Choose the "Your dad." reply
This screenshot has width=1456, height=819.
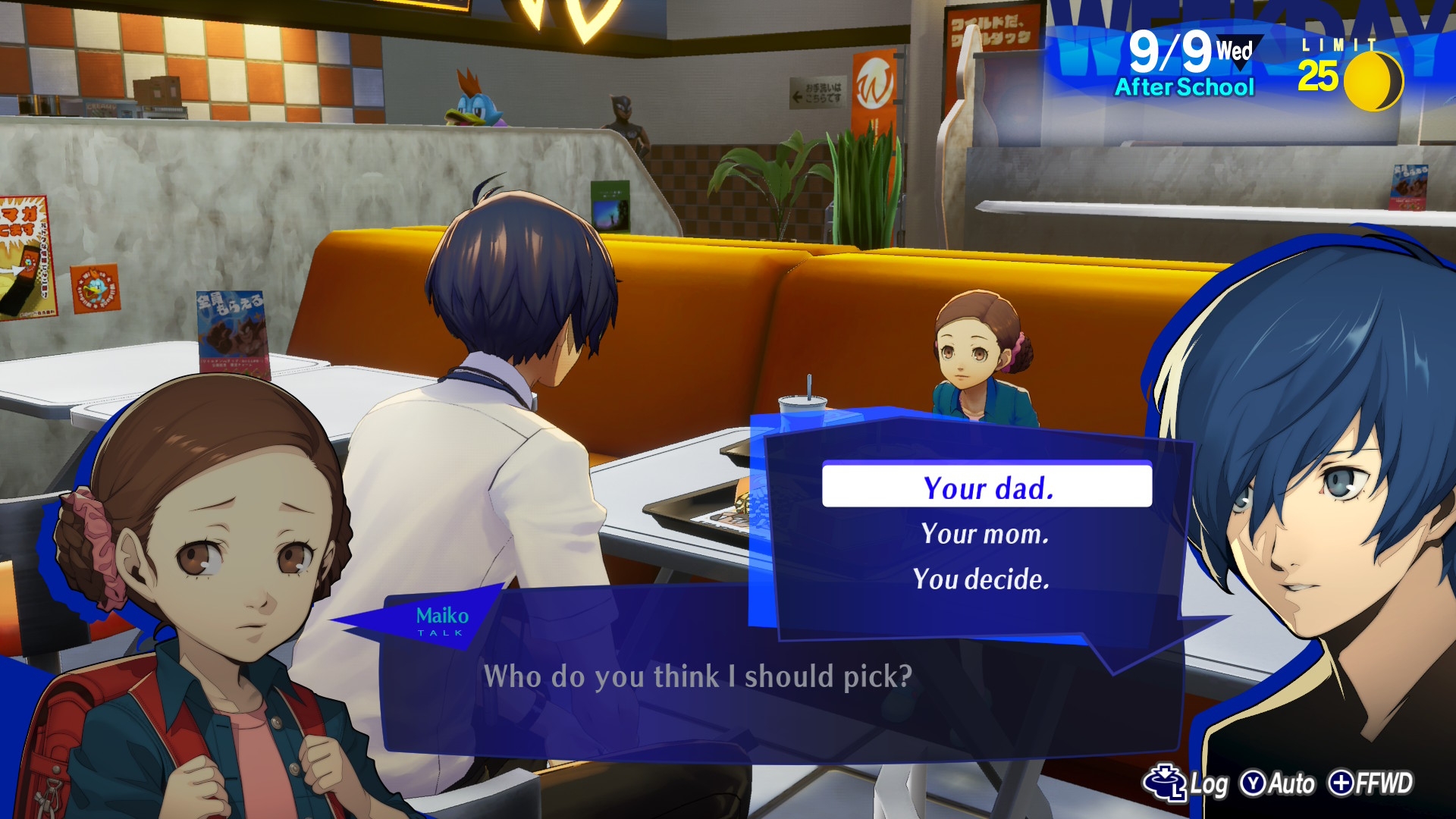point(987,488)
